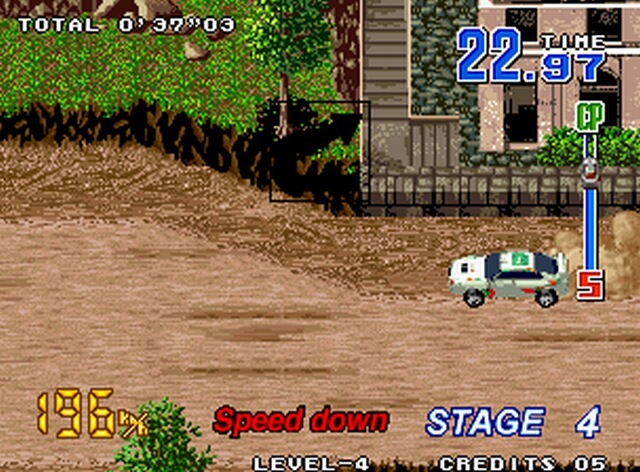Image resolution: width=640 pixels, height=472 pixels.
Task: Select the red S start marker
Action: 589,285
